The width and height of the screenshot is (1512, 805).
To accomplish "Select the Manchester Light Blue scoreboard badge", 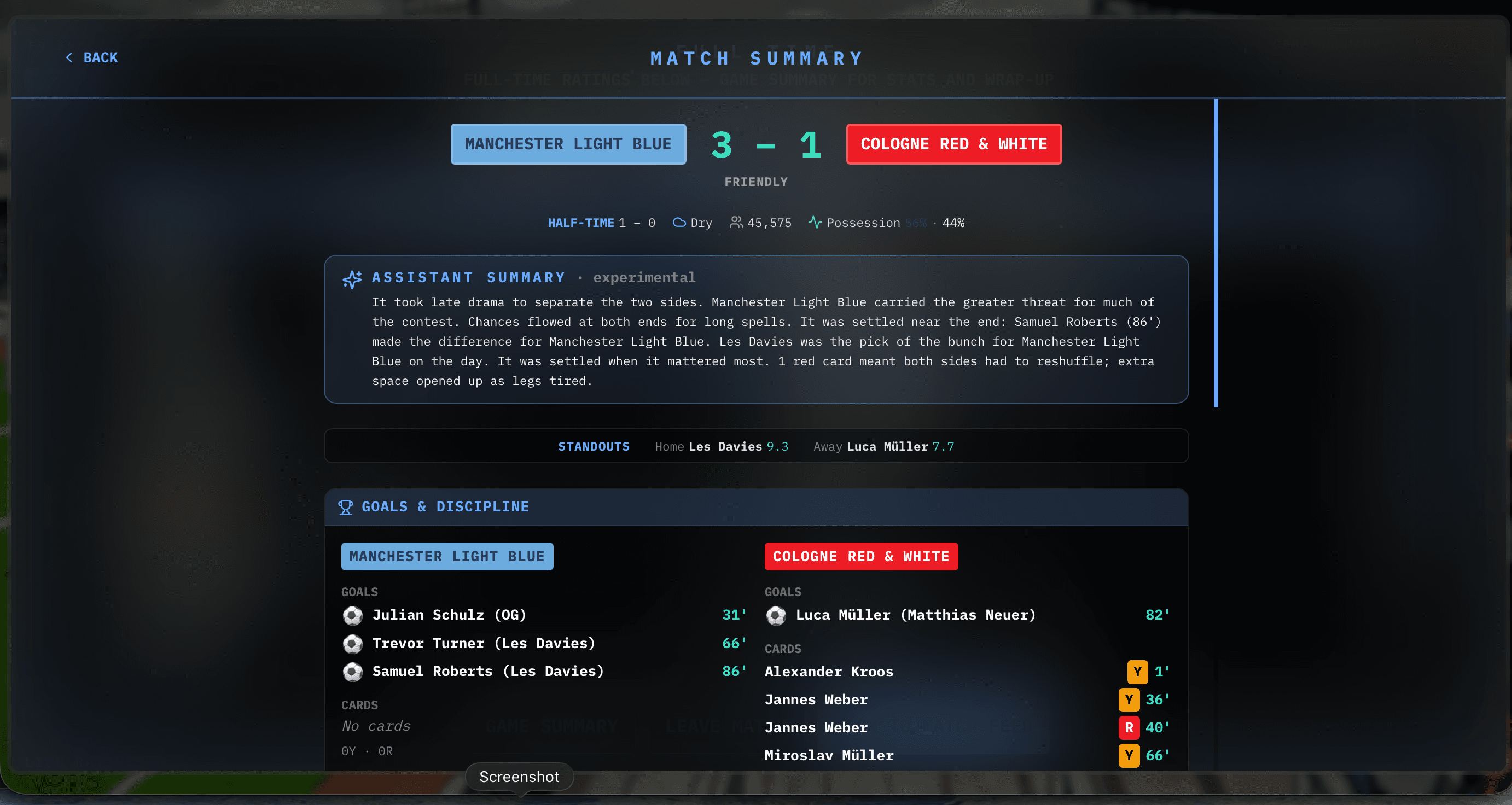I will [x=568, y=144].
